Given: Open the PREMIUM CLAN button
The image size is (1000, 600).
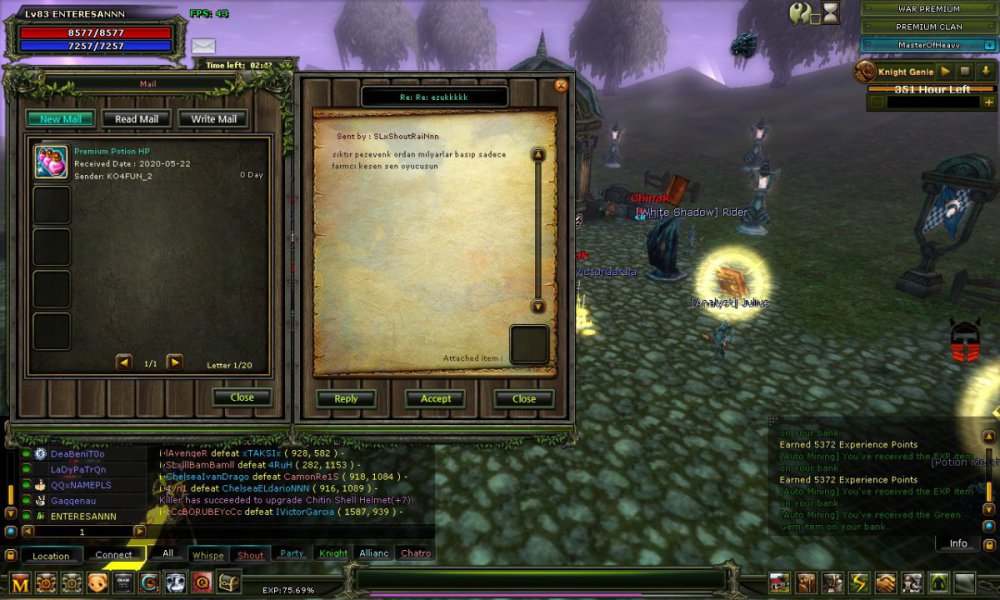Looking at the screenshot, I should 928,27.
